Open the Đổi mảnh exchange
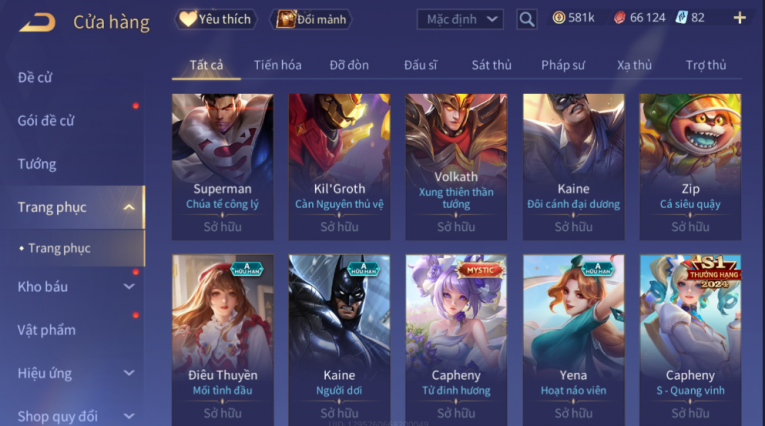The width and height of the screenshot is (765, 426). coord(314,19)
